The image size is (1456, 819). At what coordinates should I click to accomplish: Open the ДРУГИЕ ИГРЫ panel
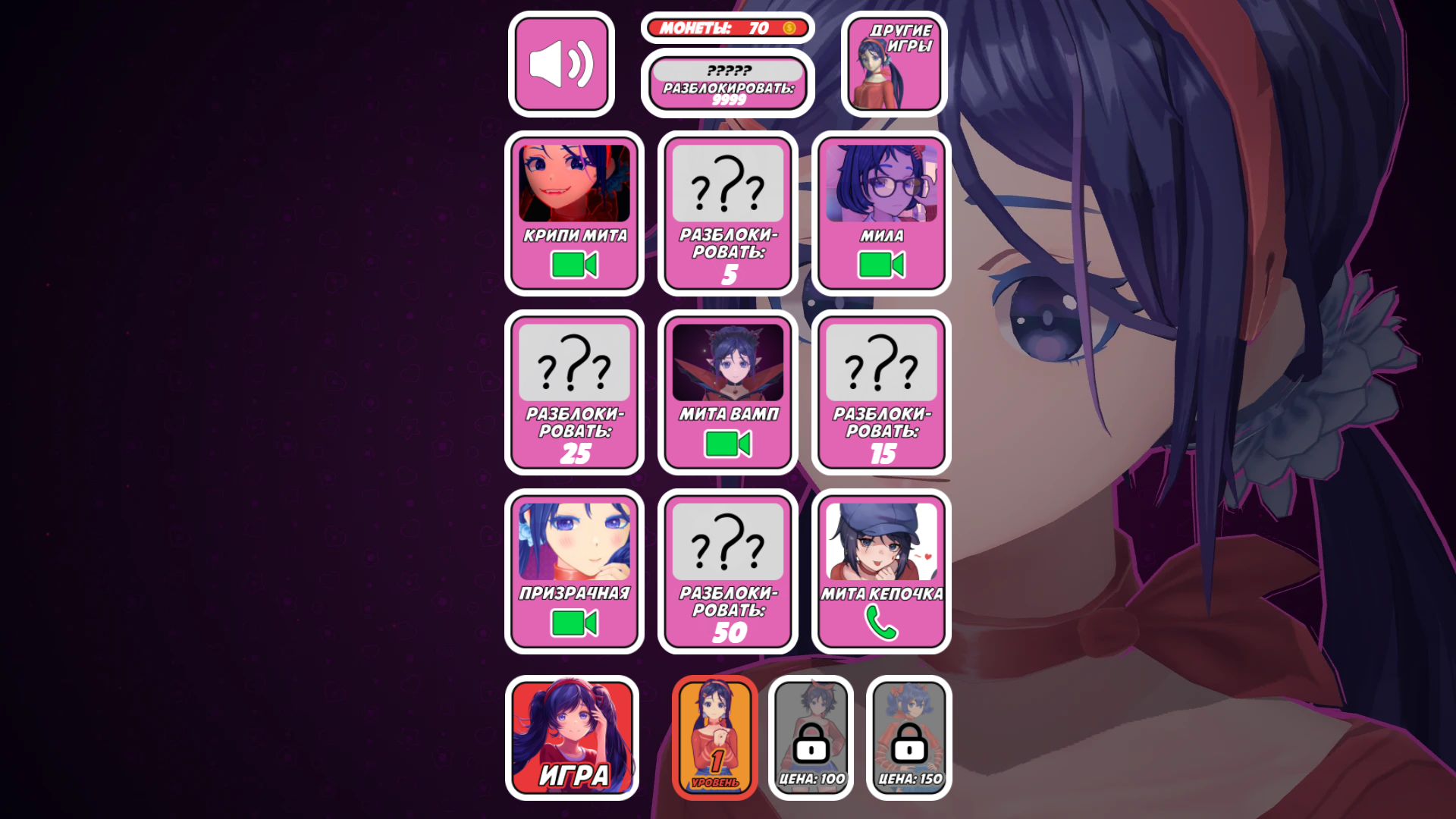893,63
